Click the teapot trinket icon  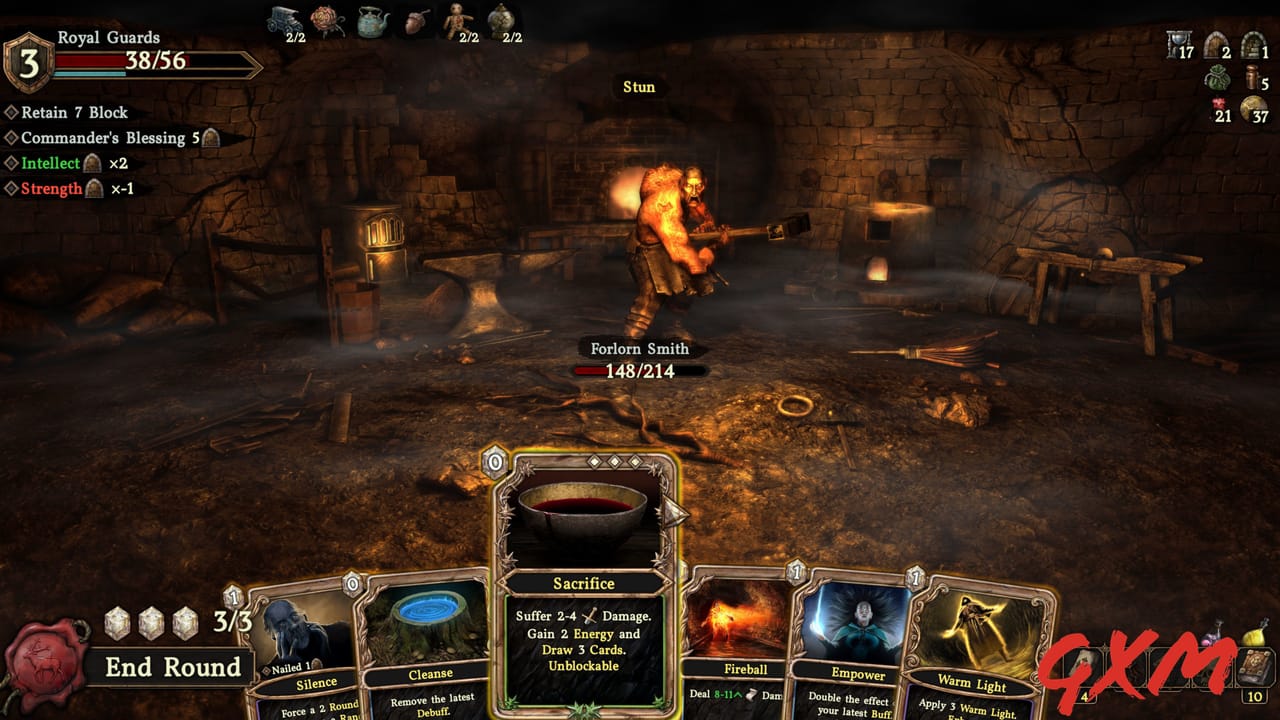(372, 20)
